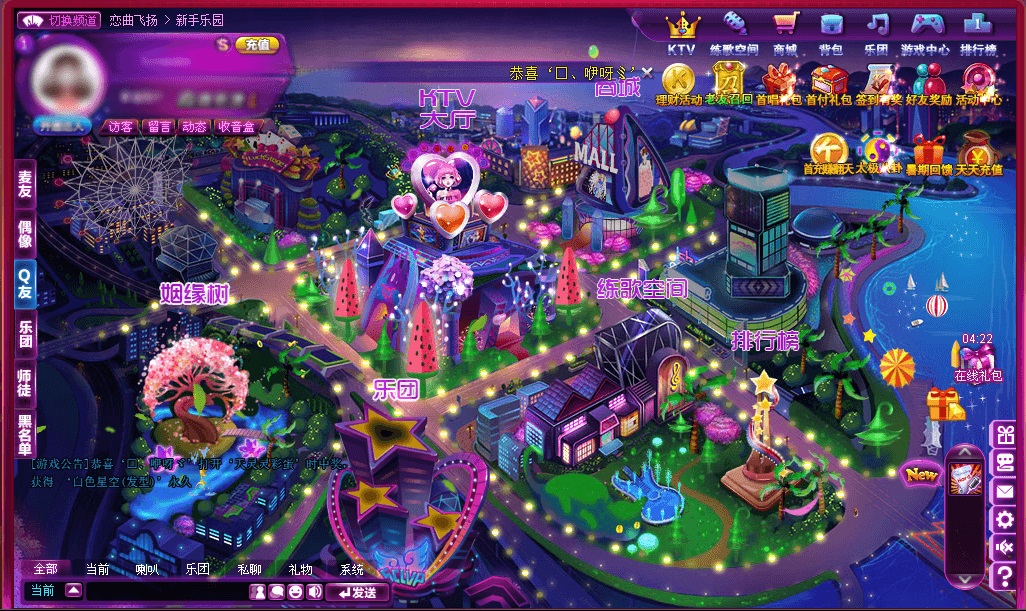The height and width of the screenshot is (611, 1026).
Task: Open the 收音盒 radio box
Action: (236, 127)
